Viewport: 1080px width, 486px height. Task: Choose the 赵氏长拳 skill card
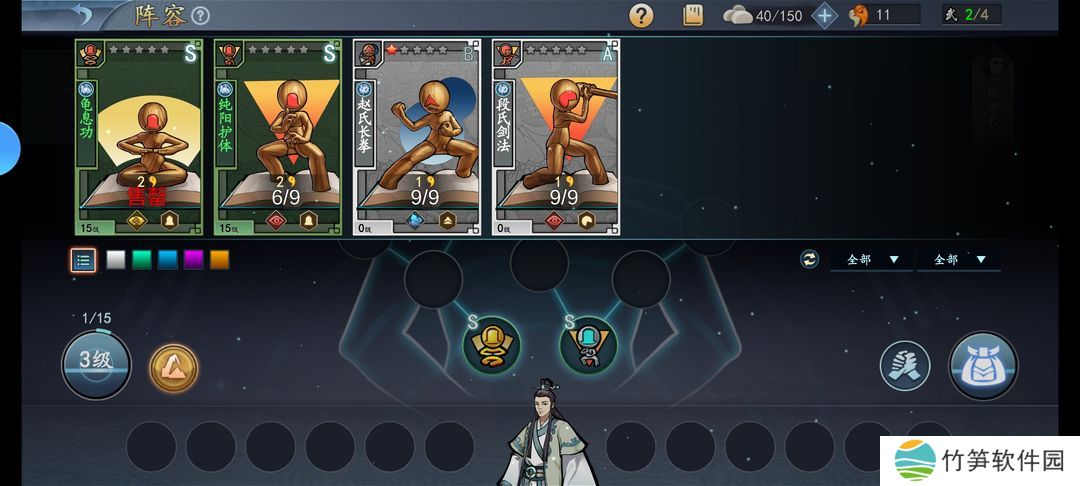417,137
